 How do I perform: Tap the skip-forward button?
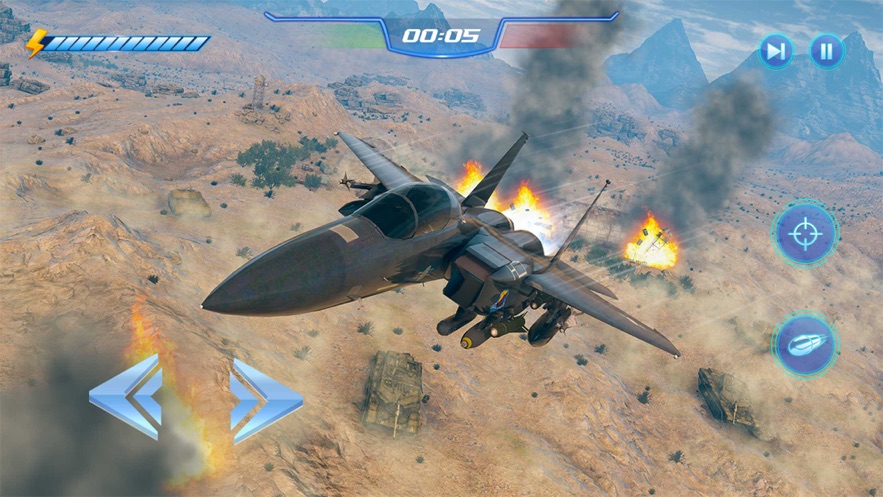pos(775,51)
